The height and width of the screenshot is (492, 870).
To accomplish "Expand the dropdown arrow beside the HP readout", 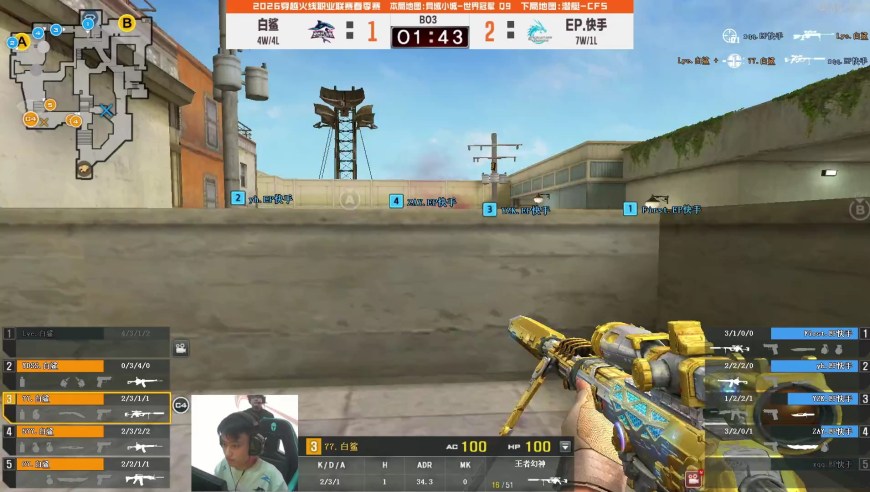I will (x=565, y=447).
